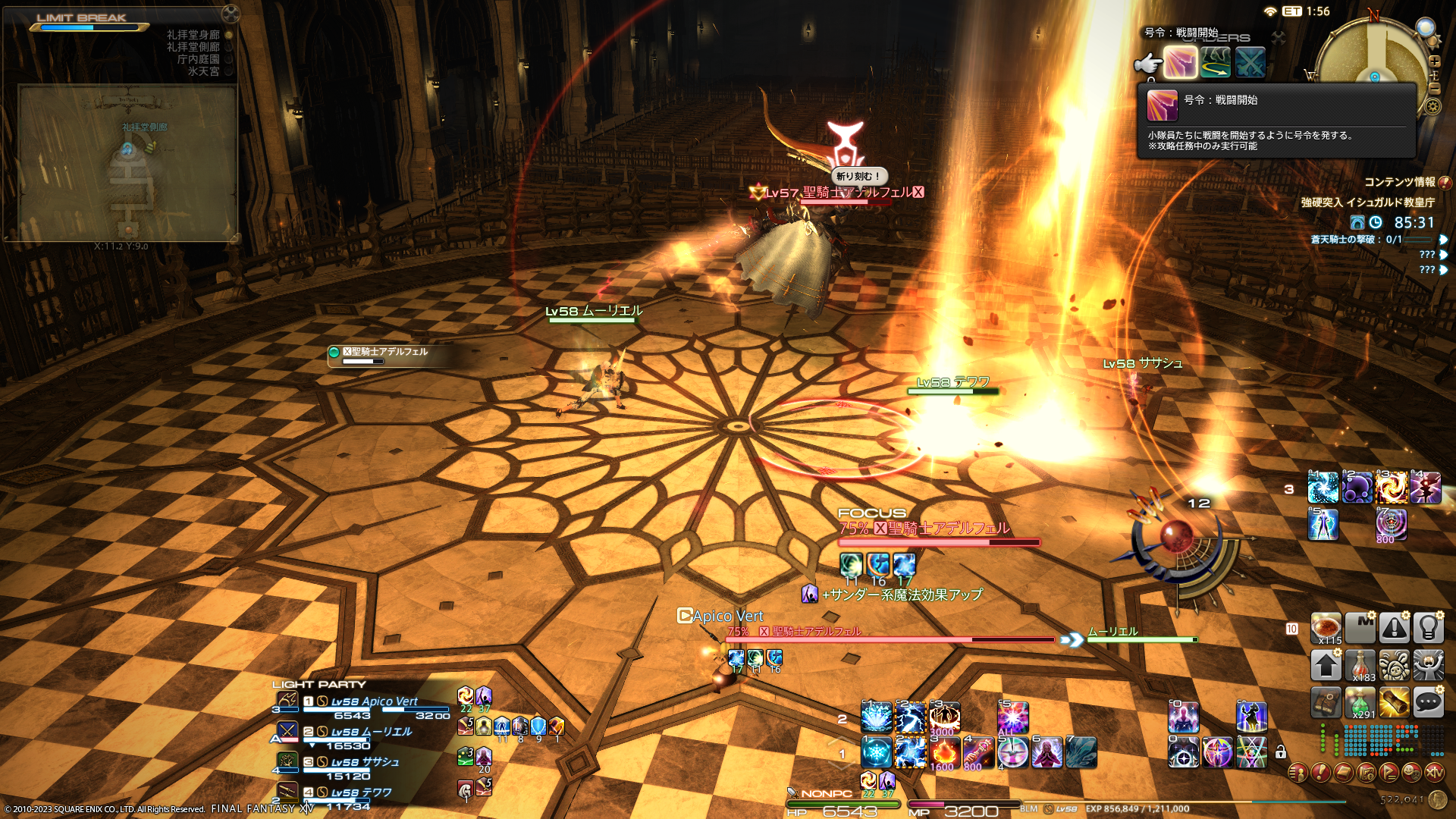Open minimap settings gear
The image size is (1456, 819).
(x=1432, y=106)
